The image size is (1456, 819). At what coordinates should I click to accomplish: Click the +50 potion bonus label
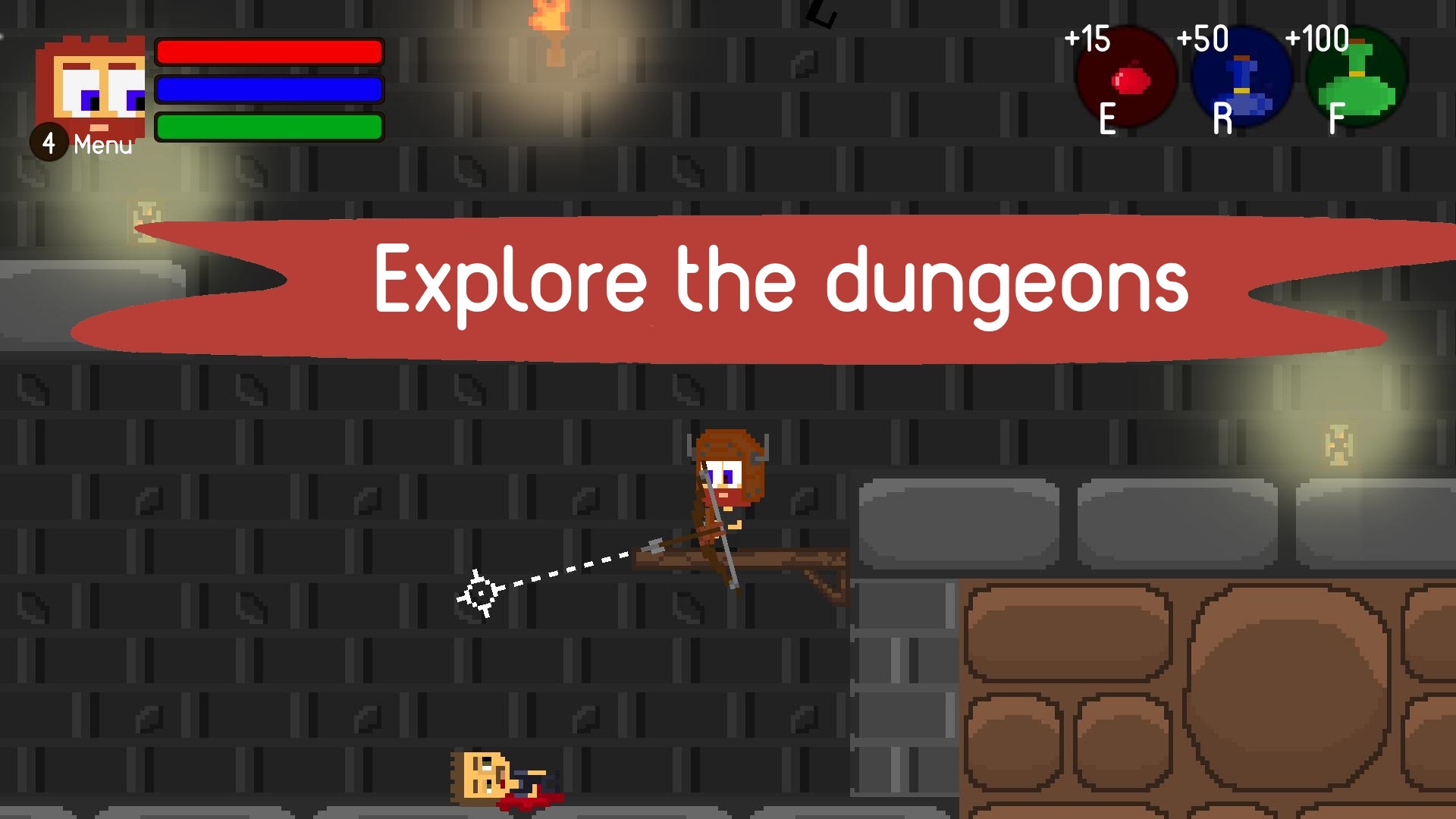coord(1203,38)
